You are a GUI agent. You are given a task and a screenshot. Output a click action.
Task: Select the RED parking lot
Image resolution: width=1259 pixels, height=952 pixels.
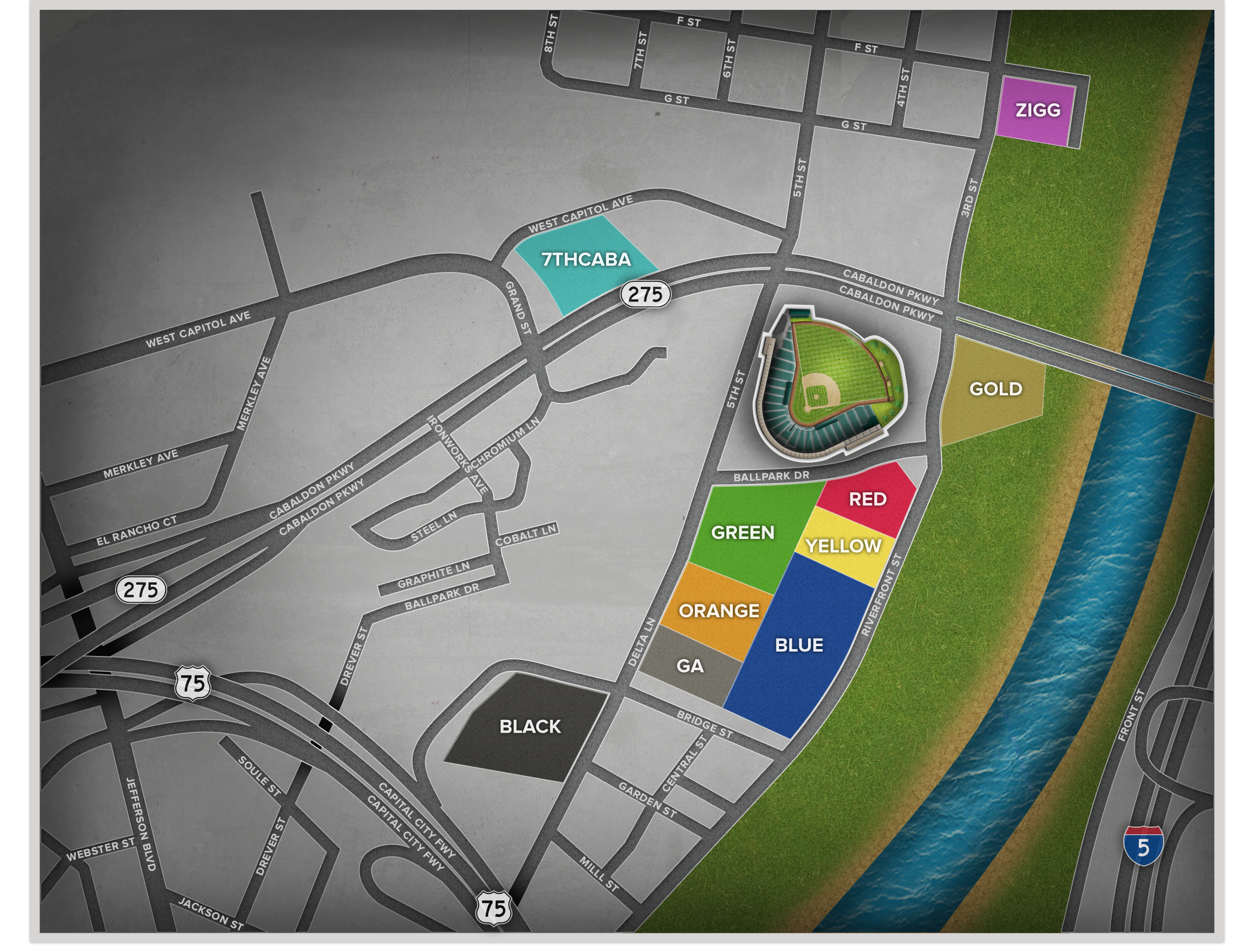click(x=867, y=499)
